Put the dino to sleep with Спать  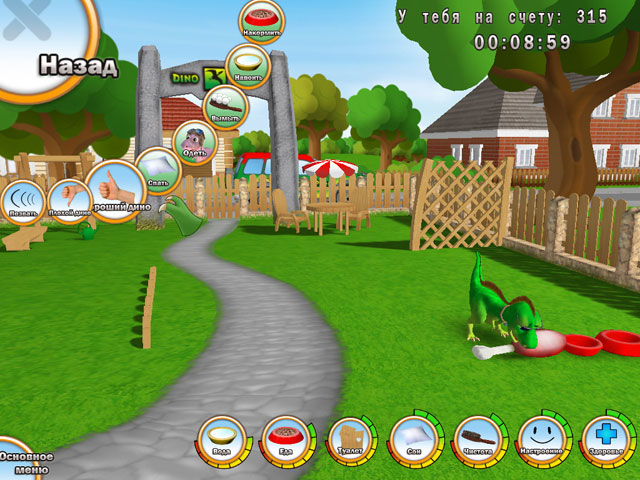coord(157,170)
